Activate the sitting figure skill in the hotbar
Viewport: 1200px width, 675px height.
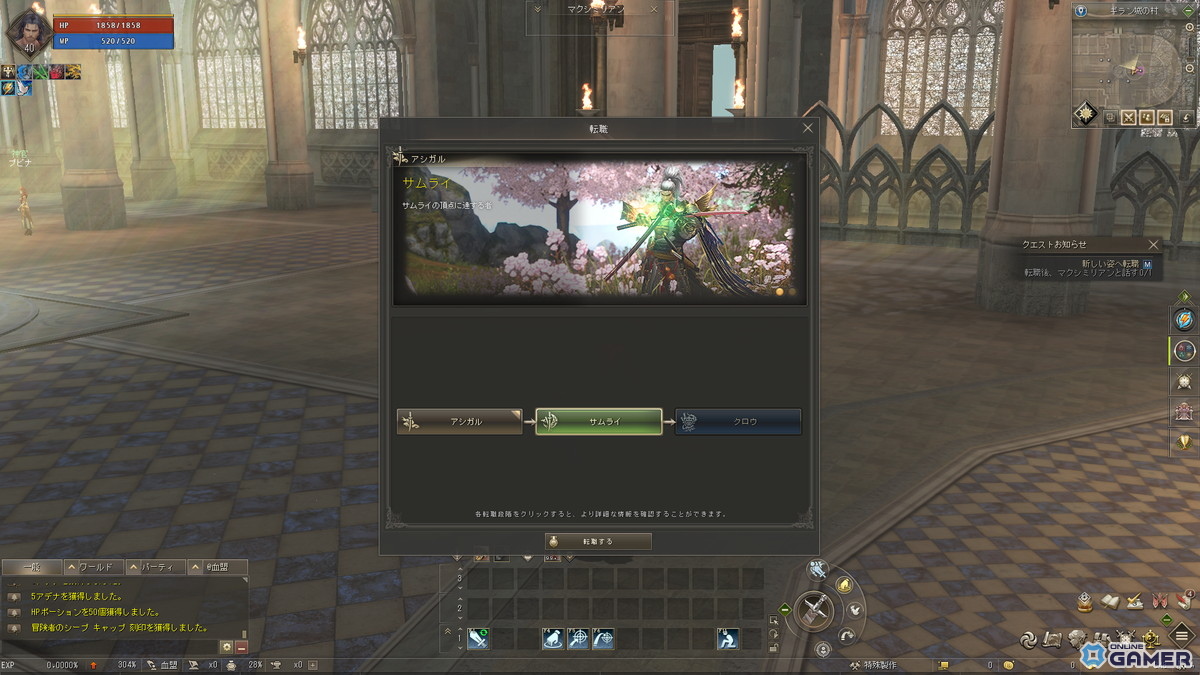[x=727, y=638]
